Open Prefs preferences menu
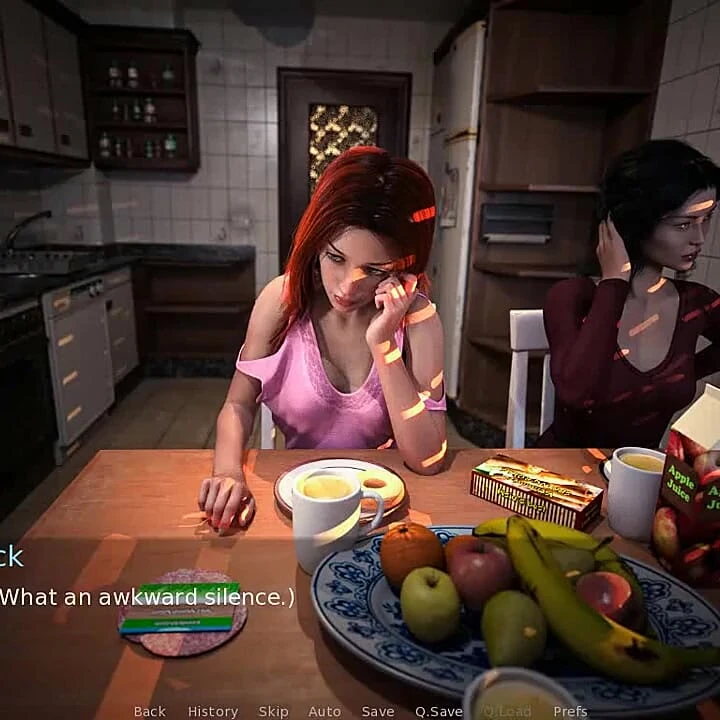Image resolution: width=720 pixels, height=720 pixels. point(570,711)
